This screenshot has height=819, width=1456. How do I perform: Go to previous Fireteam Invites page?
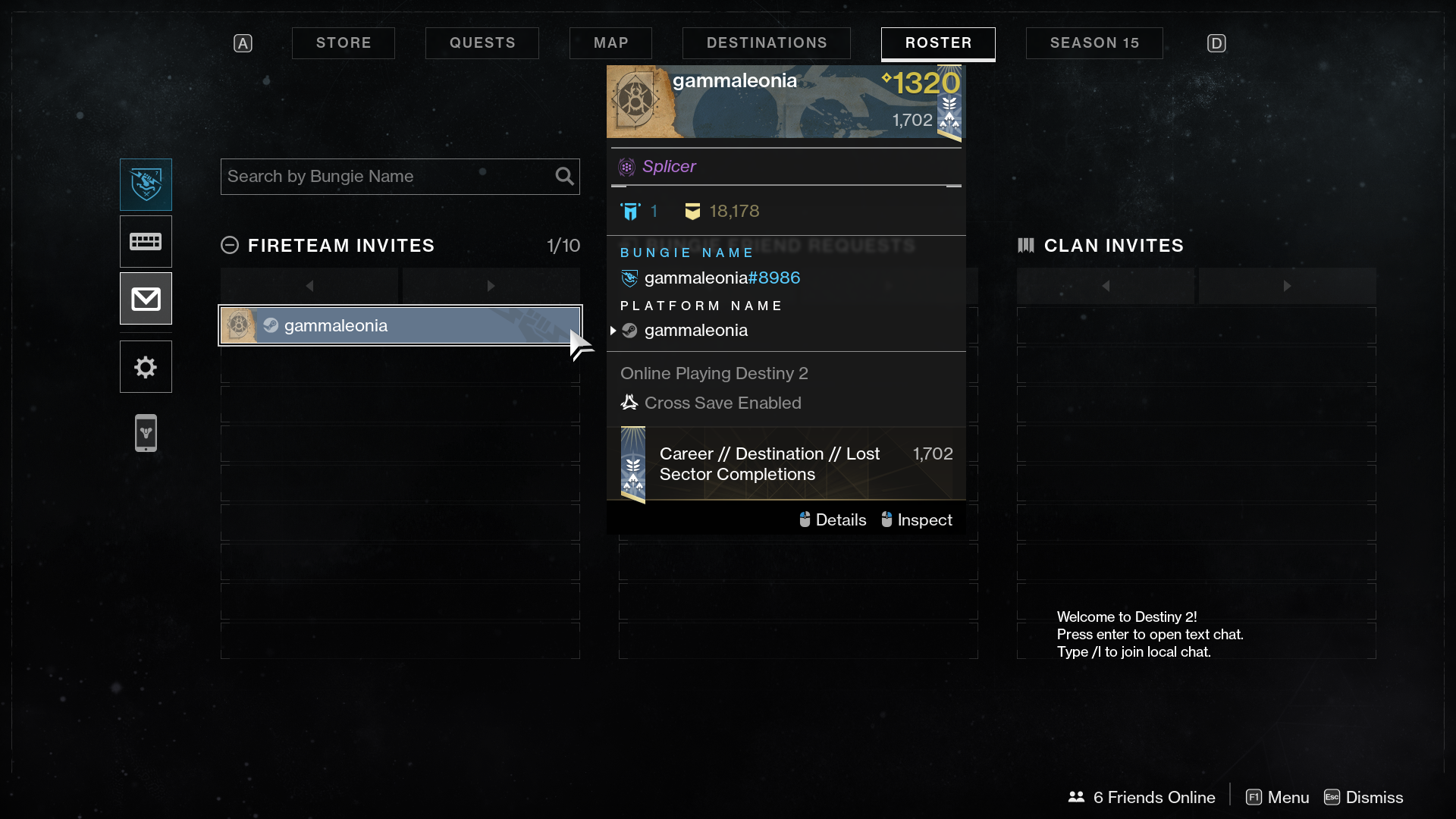(x=309, y=286)
